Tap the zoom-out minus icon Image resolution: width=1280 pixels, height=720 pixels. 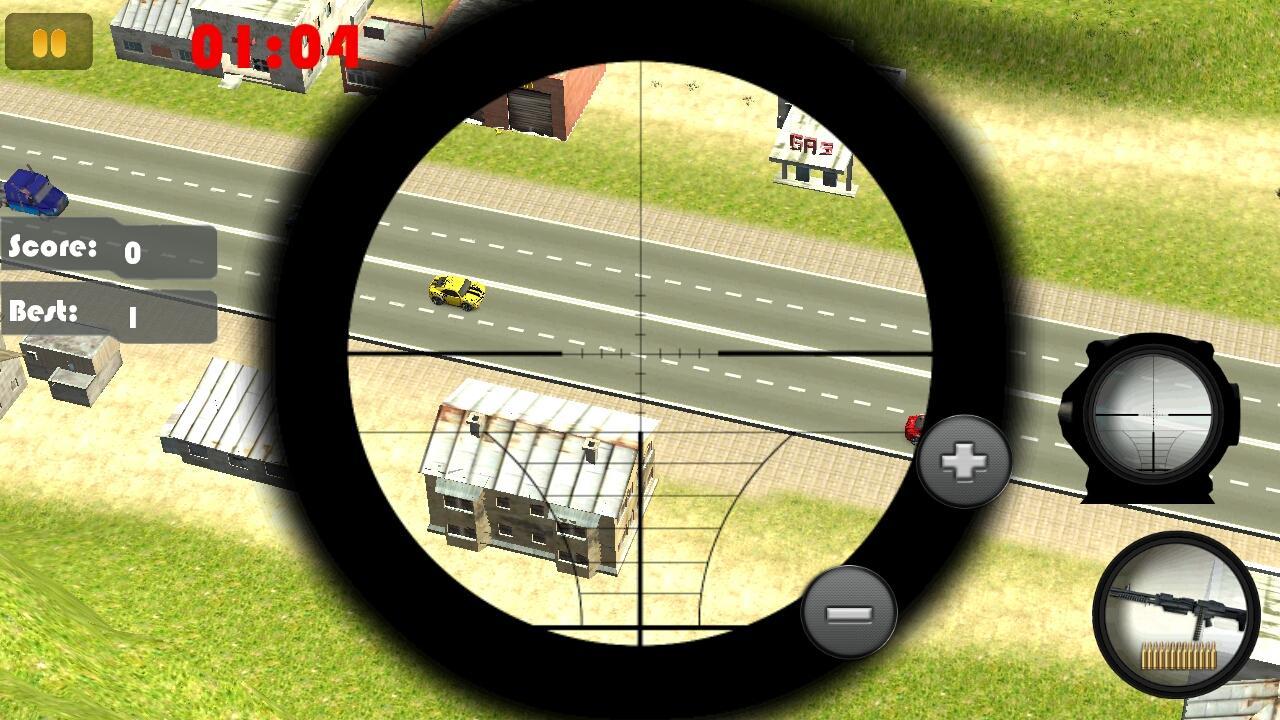point(849,612)
